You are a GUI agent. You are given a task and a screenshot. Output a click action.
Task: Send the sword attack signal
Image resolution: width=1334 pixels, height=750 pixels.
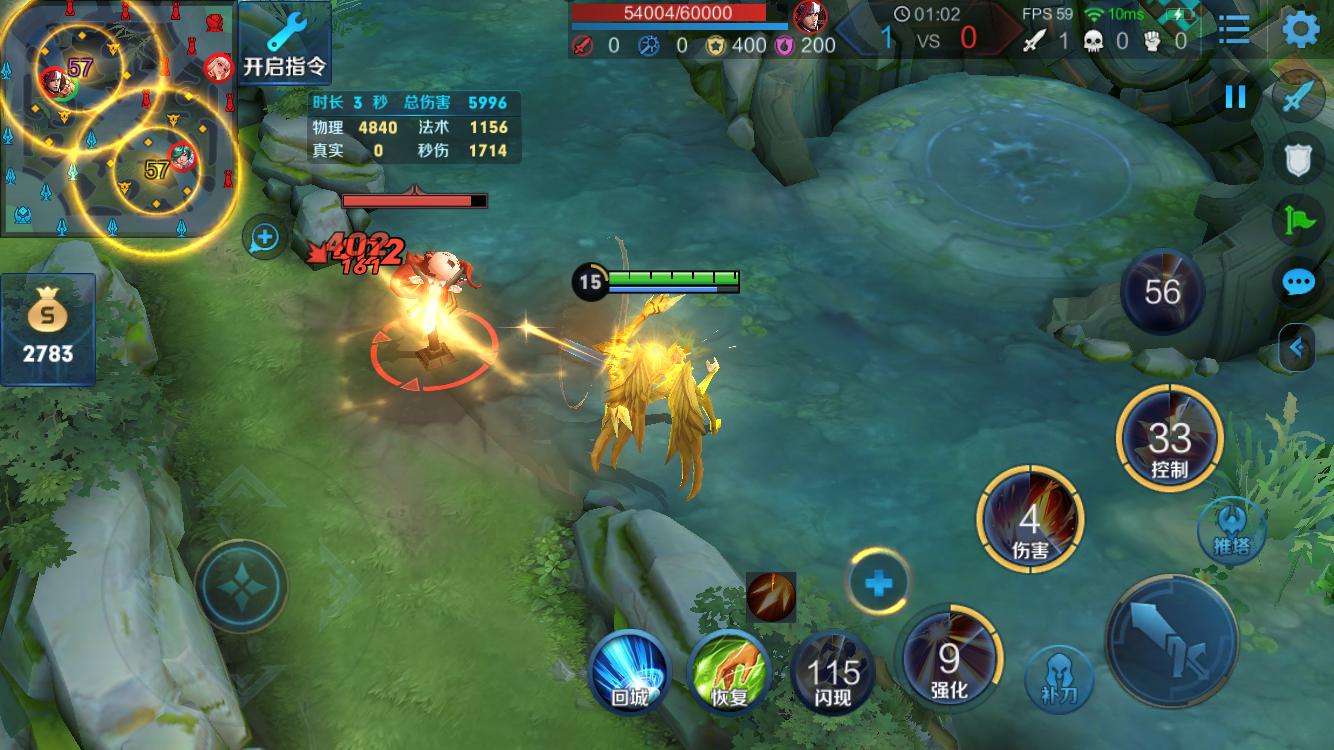click(x=1298, y=98)
